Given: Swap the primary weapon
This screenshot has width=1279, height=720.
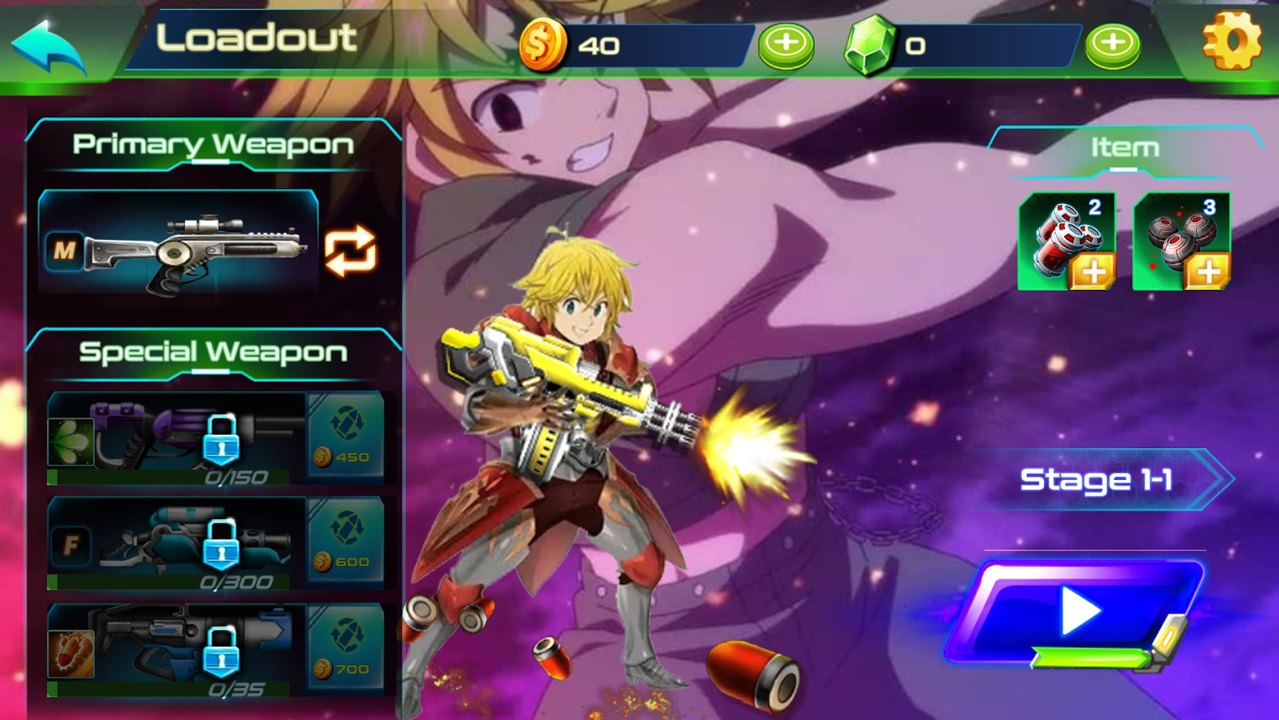Looking at the screenshot, I should point(350,250).
